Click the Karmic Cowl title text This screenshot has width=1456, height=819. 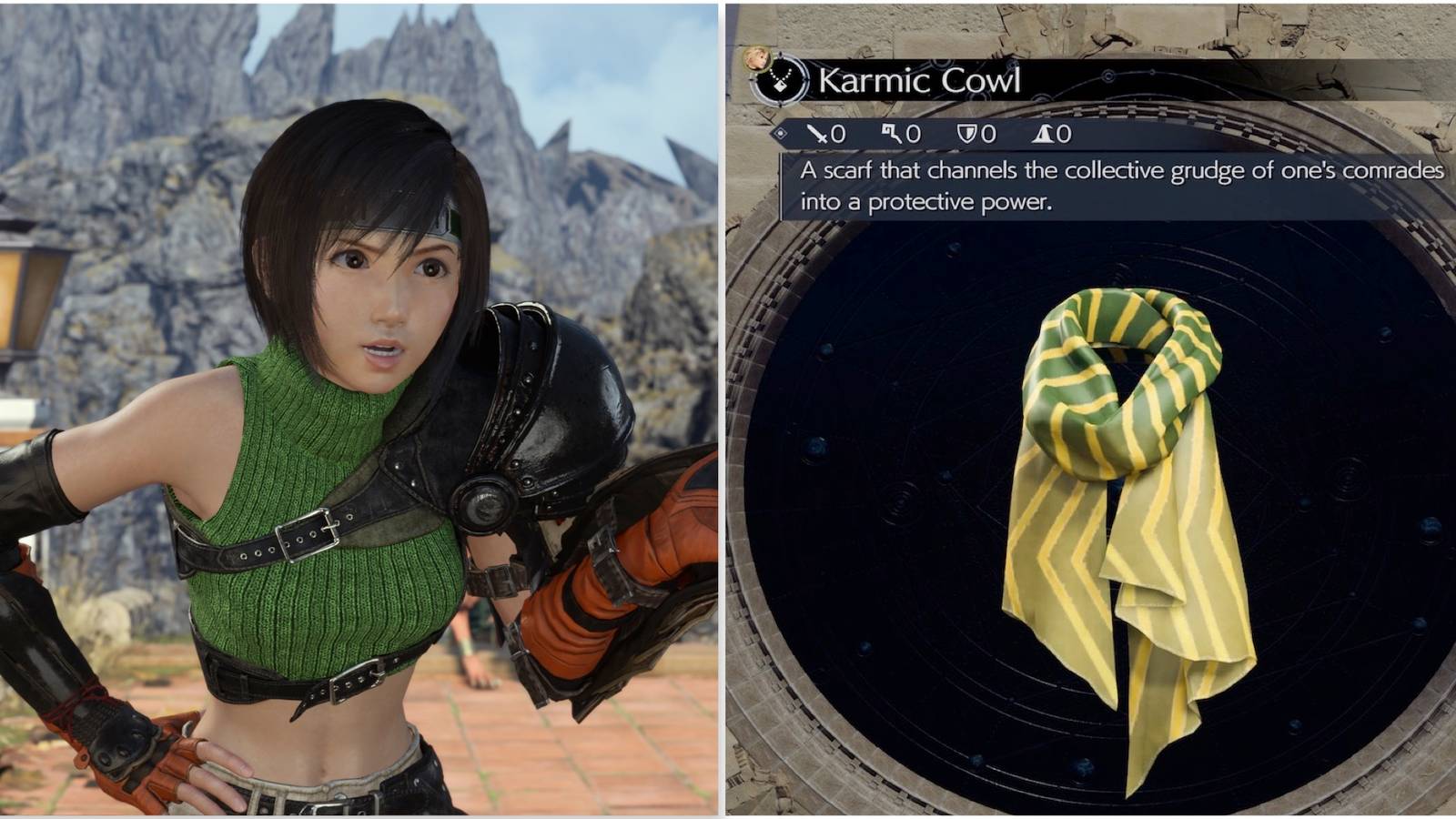point(919,82)
